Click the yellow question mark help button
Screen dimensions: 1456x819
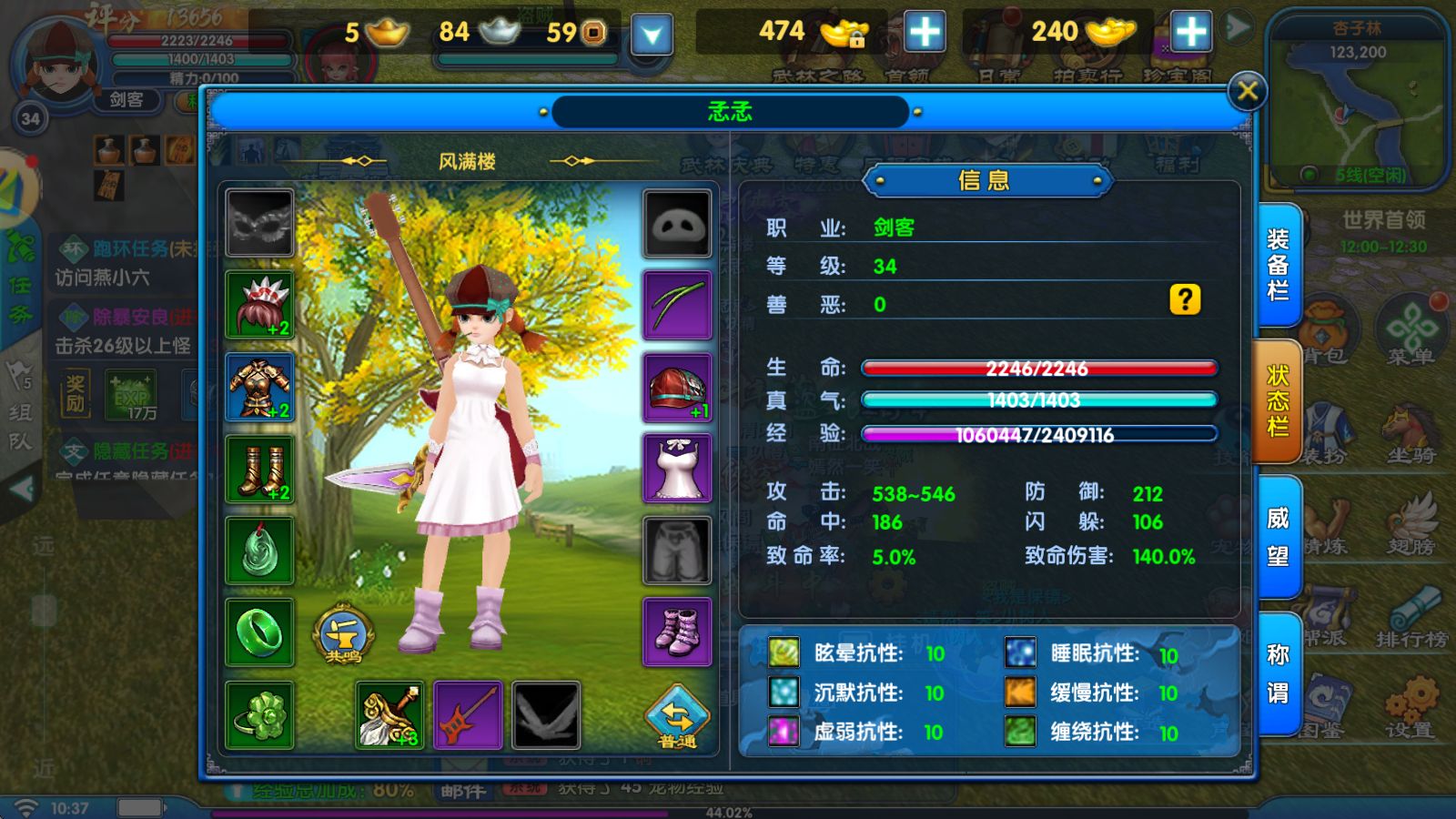coord(1185,299)
